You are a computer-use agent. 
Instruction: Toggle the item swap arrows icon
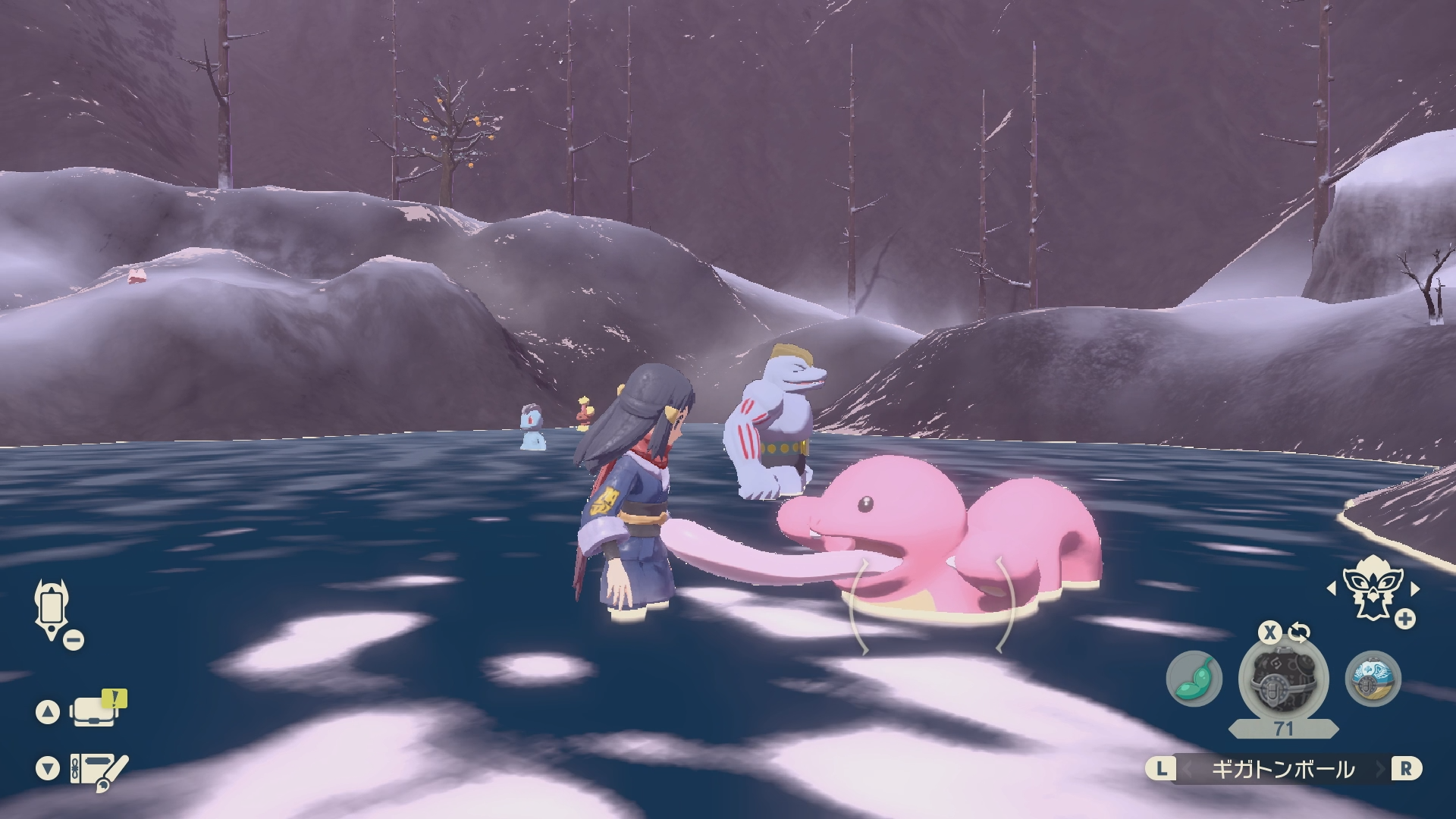coord(1299,631)
